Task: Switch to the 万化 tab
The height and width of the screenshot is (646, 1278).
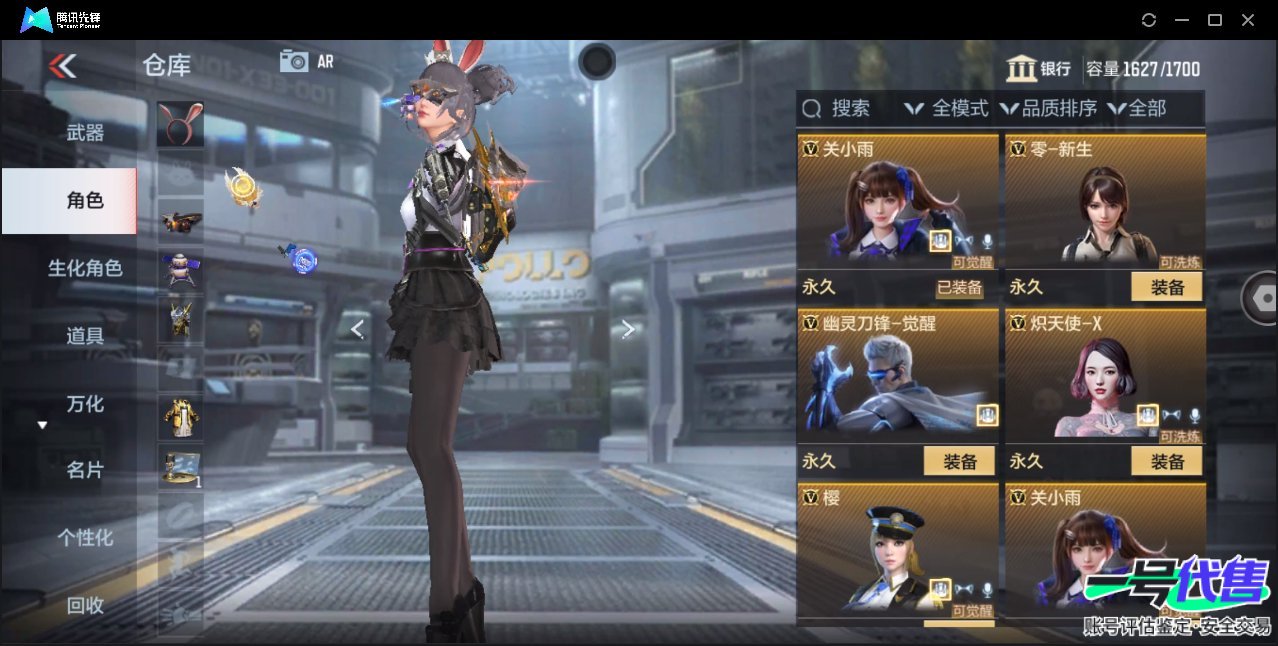Action: coord(85,404)
